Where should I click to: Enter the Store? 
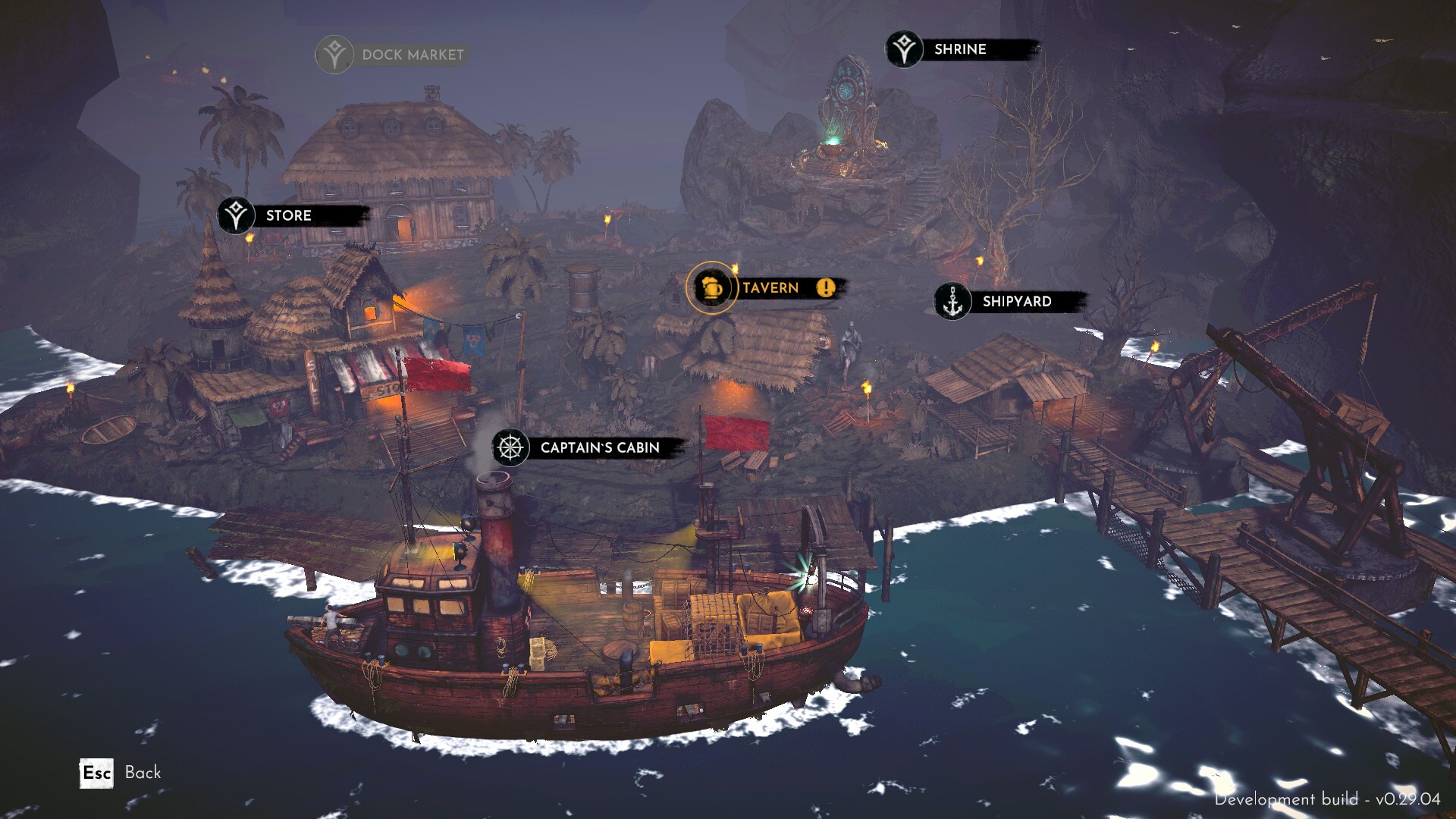288,215
